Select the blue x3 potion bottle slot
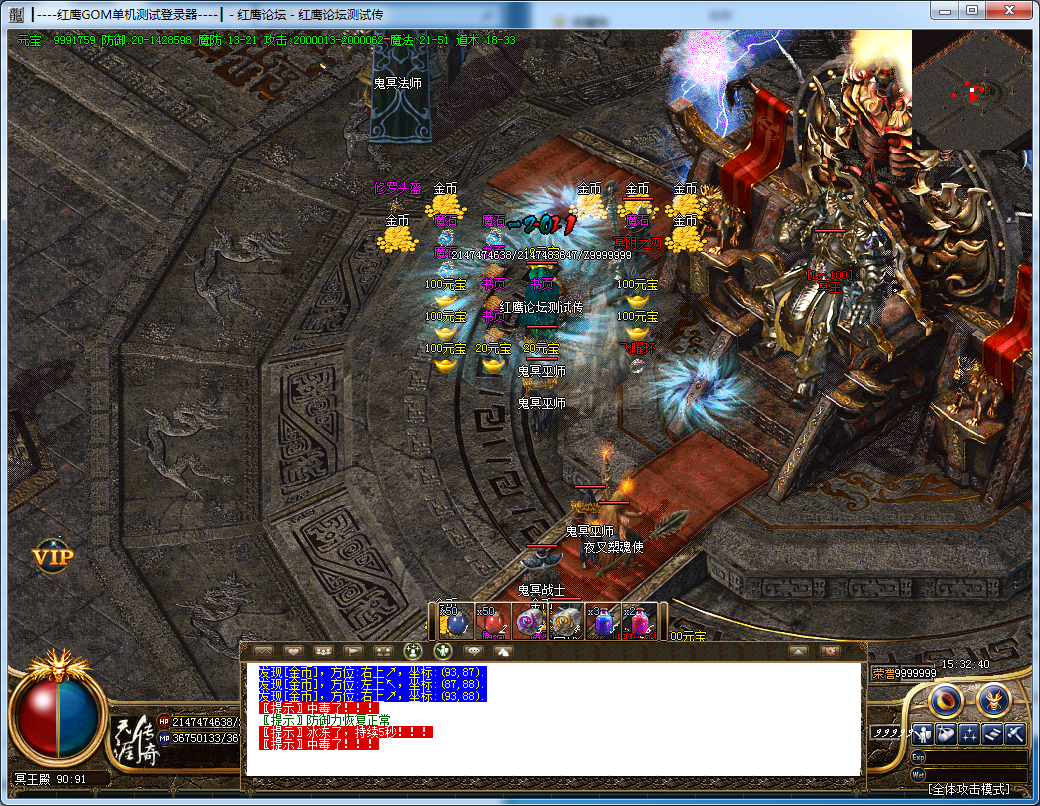This screenshot has height=806, width=1040. click(603, 622)
